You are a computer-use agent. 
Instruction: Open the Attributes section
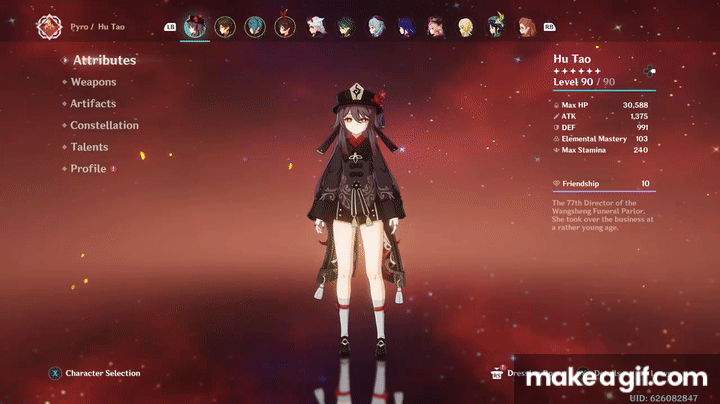[x=104, y=60]
